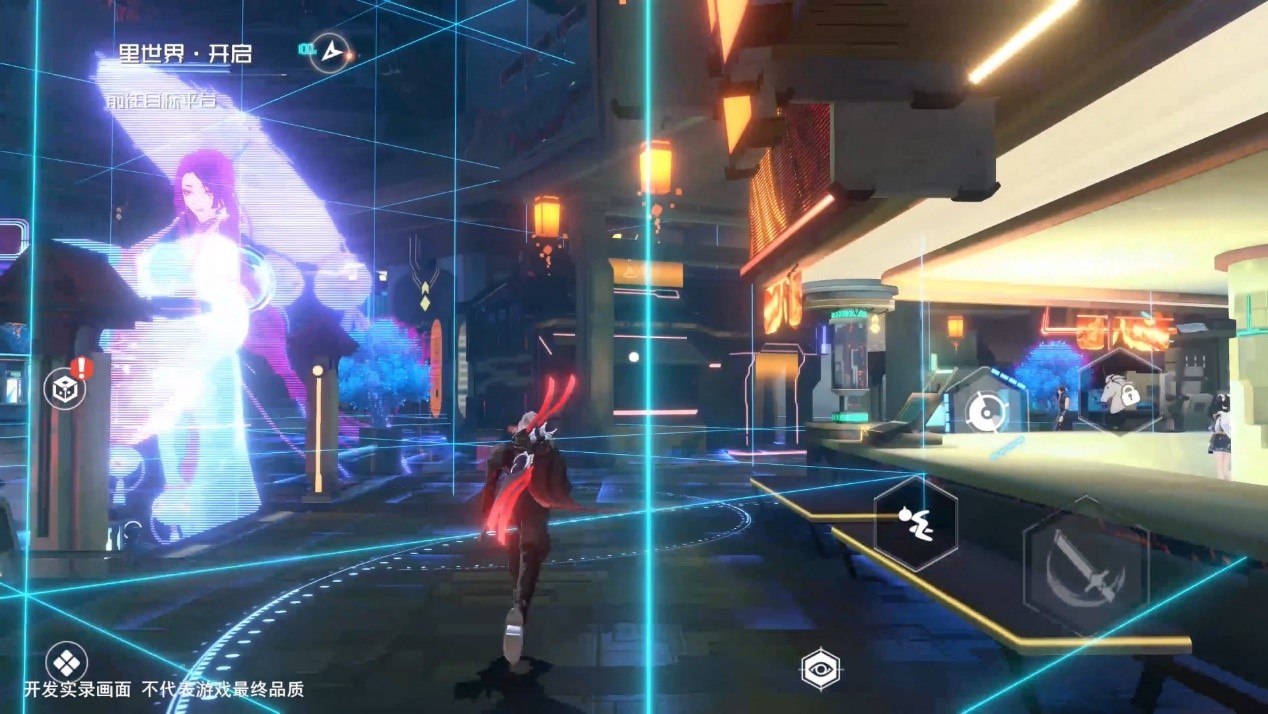
Task: Toggle the eye view icon
Action: tap(821, 669)
